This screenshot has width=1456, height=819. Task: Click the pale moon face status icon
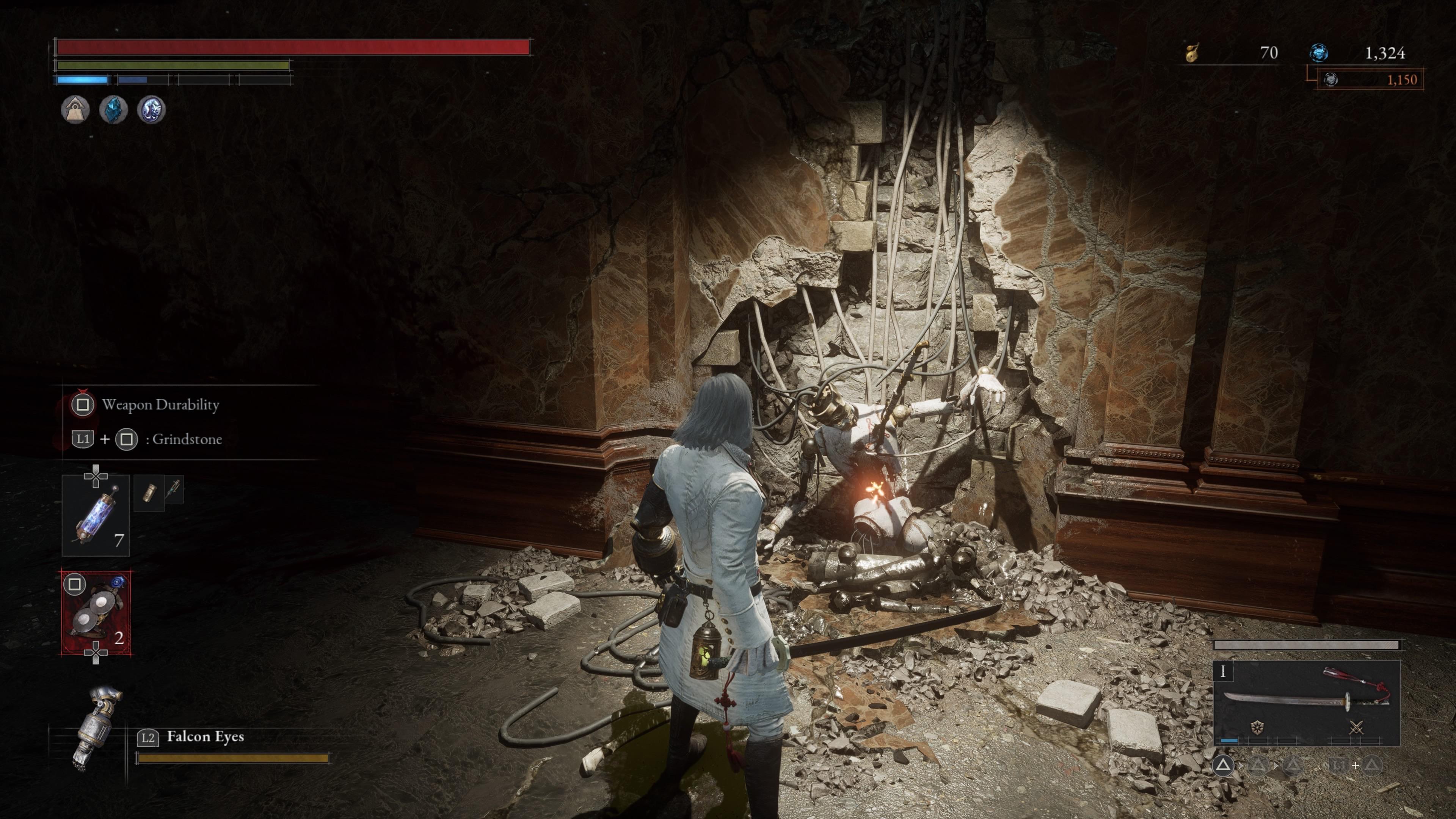pyautogui.click(x=151, y=109)
